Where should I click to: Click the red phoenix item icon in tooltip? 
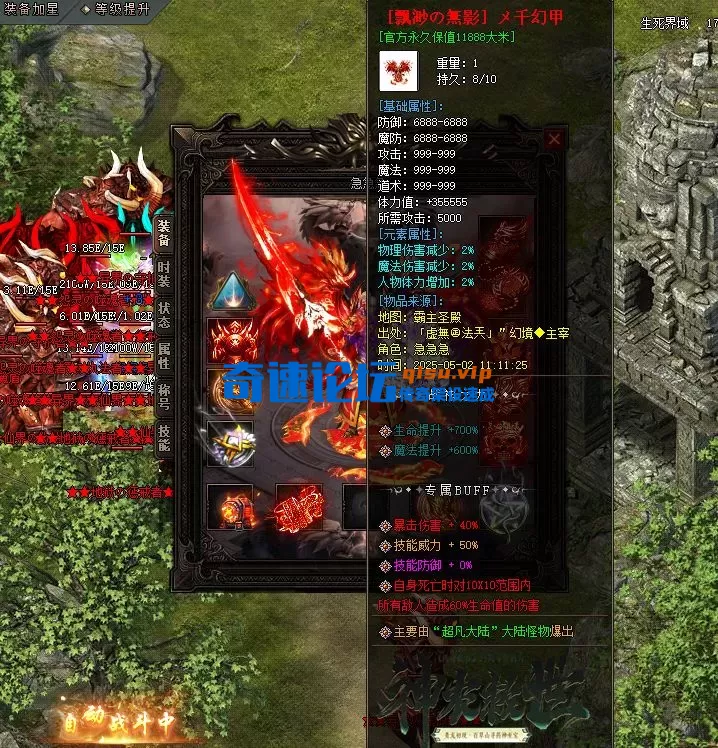(399, 71)
